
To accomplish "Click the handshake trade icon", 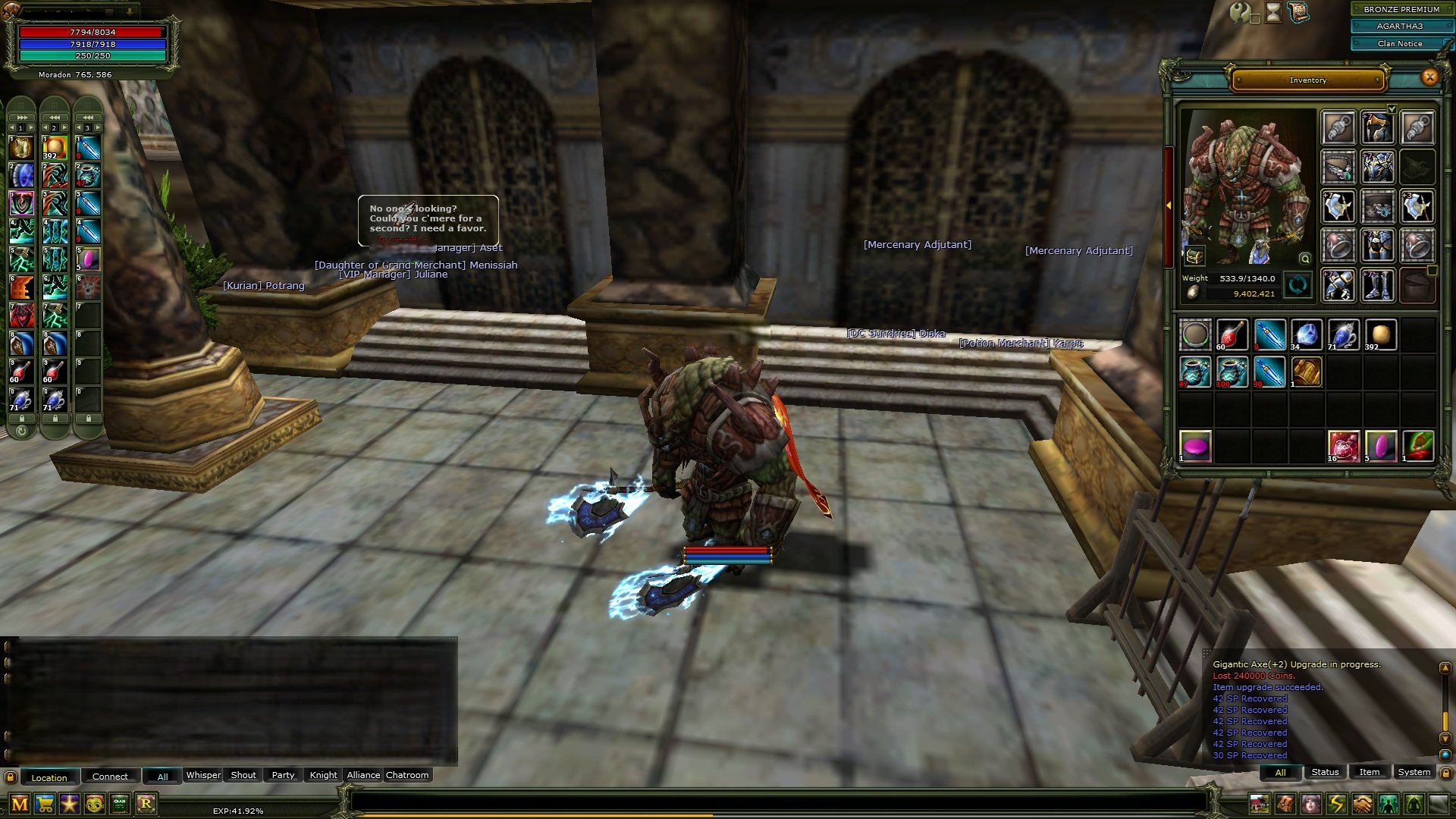I will (1362, 804).
